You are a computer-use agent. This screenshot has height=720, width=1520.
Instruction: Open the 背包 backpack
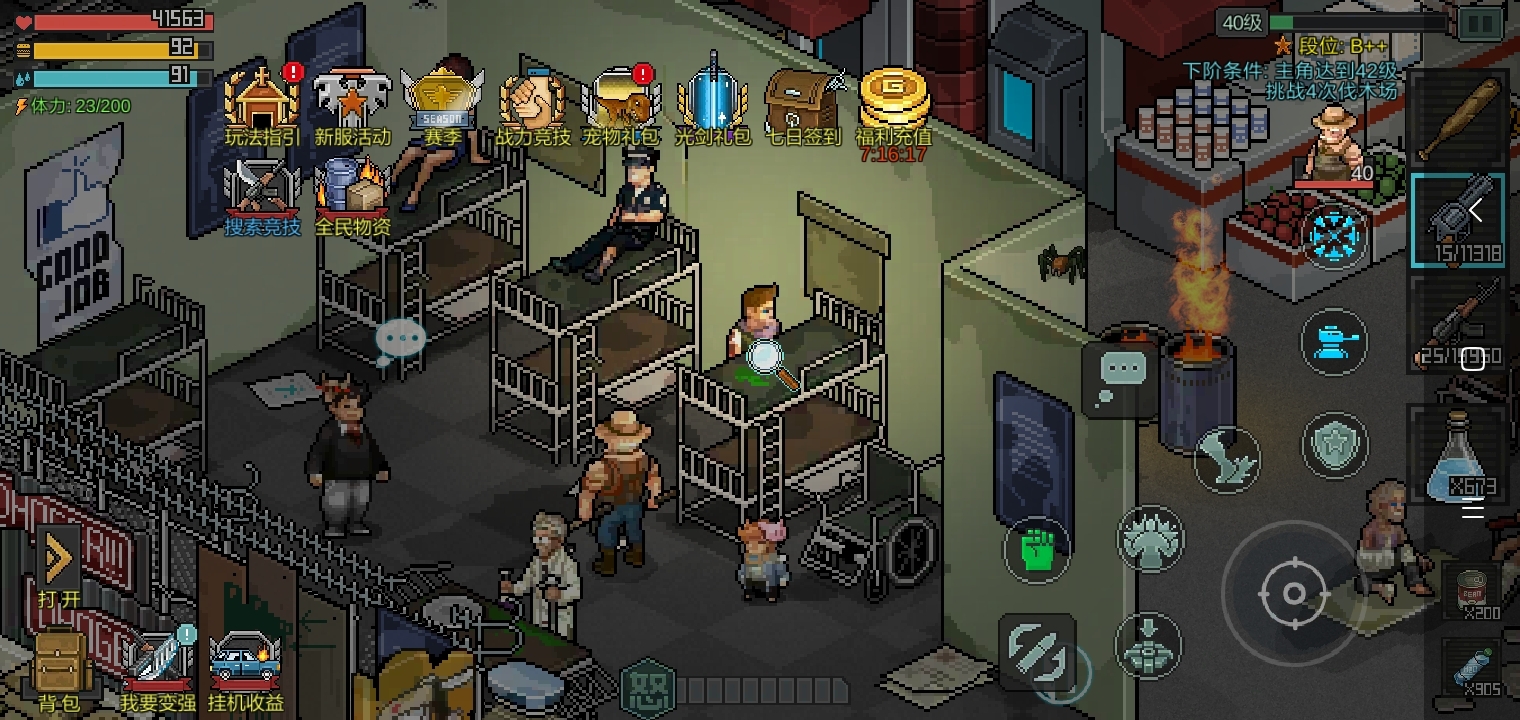(x=59, y=668)
